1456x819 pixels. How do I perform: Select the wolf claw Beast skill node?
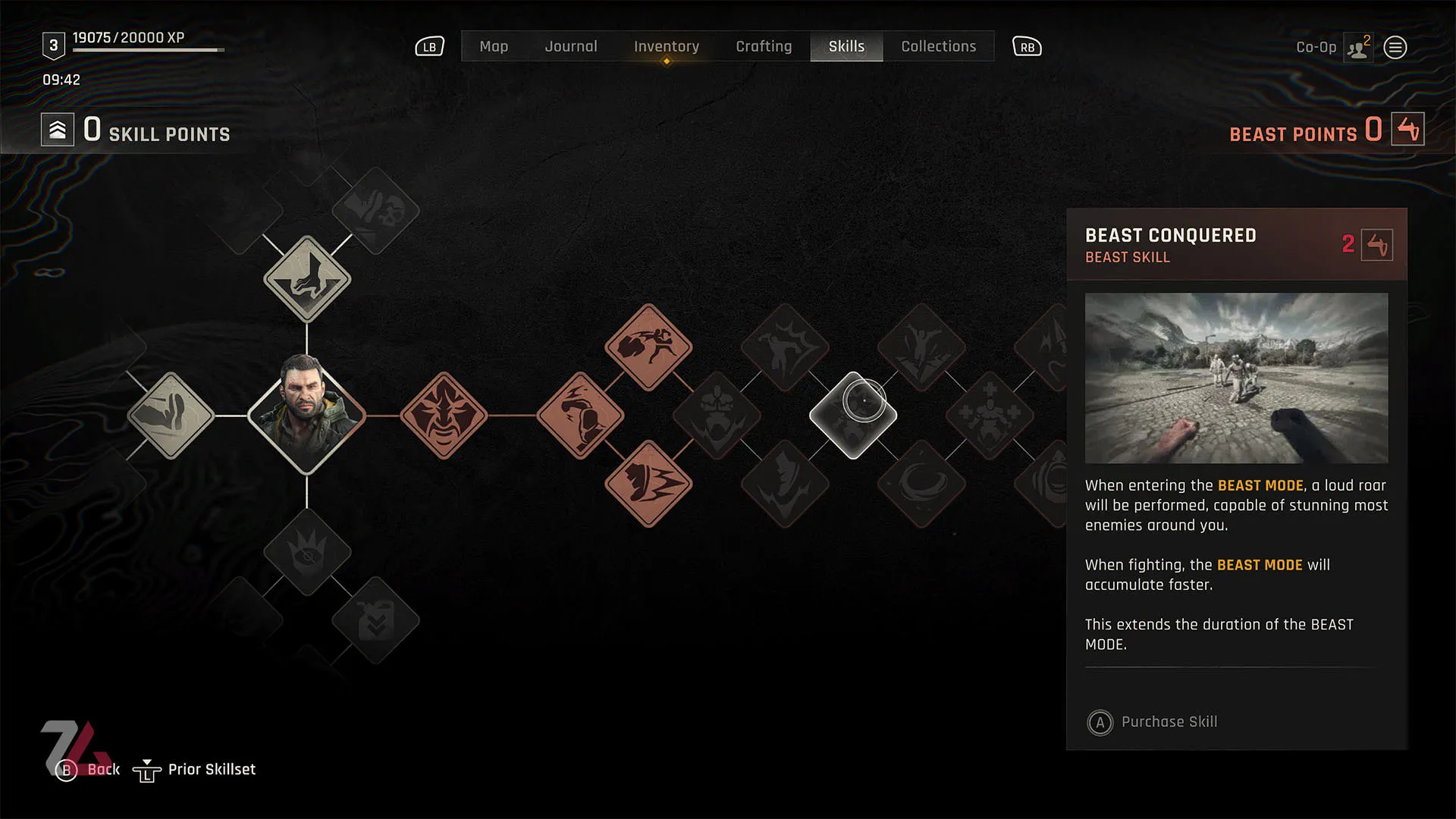(x=307, y=278)
